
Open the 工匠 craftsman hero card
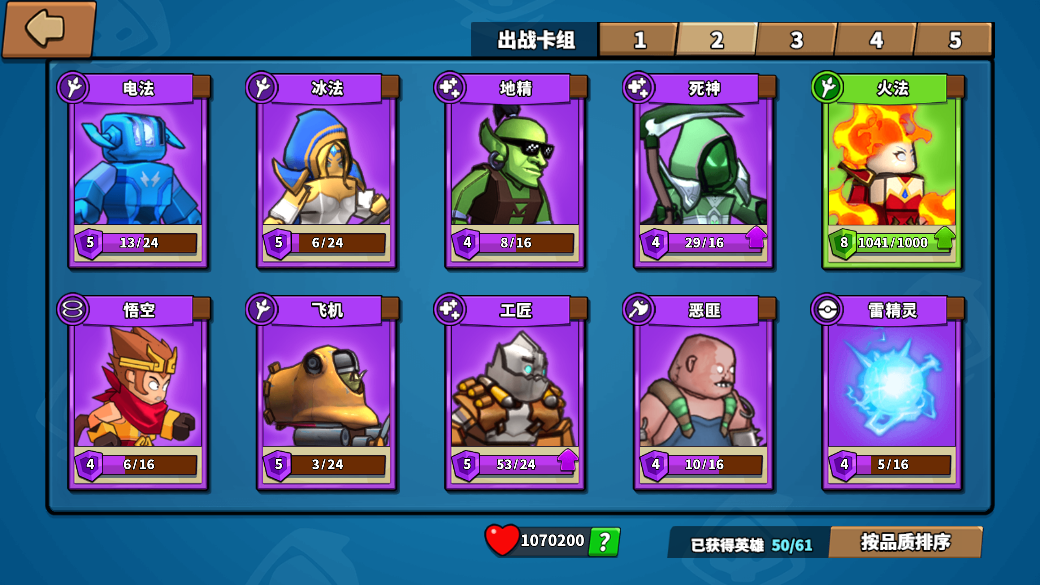pos(515,392)
